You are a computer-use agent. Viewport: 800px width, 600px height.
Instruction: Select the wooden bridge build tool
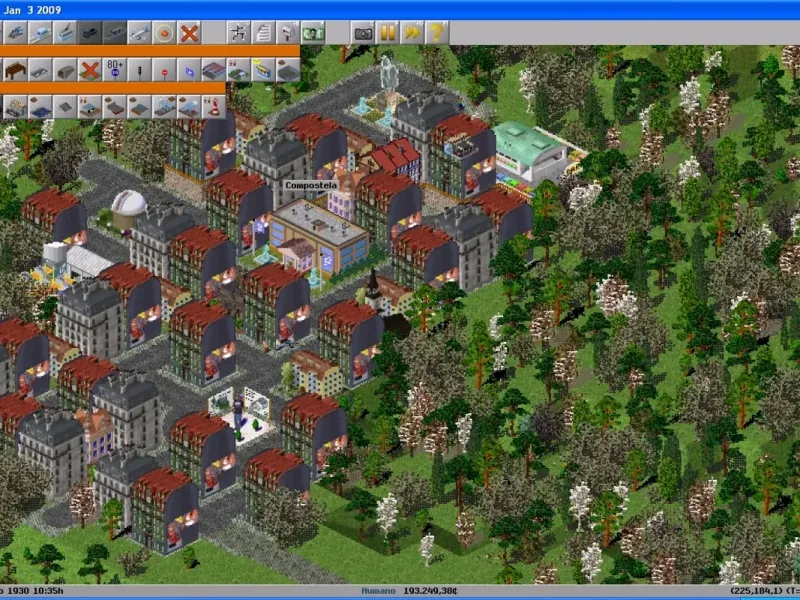click(15, 70)
